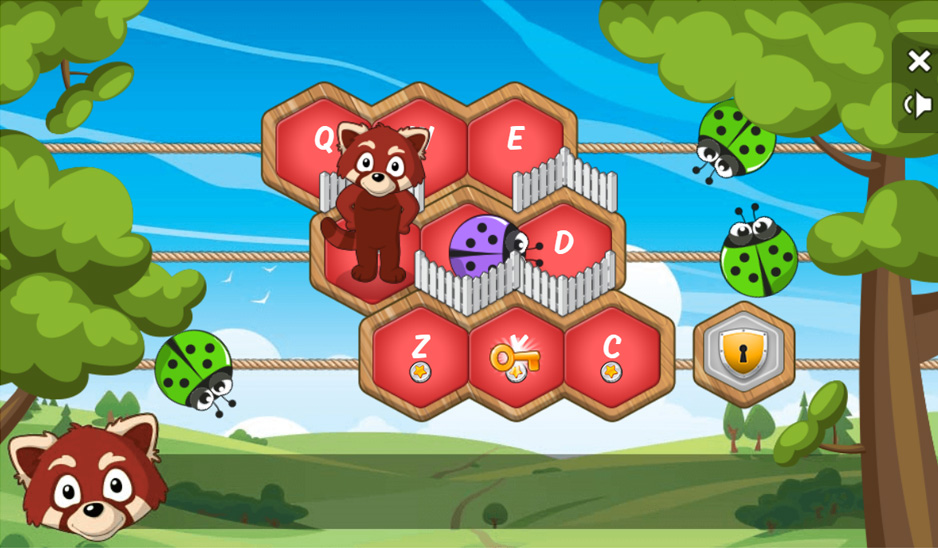Pick the D hexagon tile

566,243
